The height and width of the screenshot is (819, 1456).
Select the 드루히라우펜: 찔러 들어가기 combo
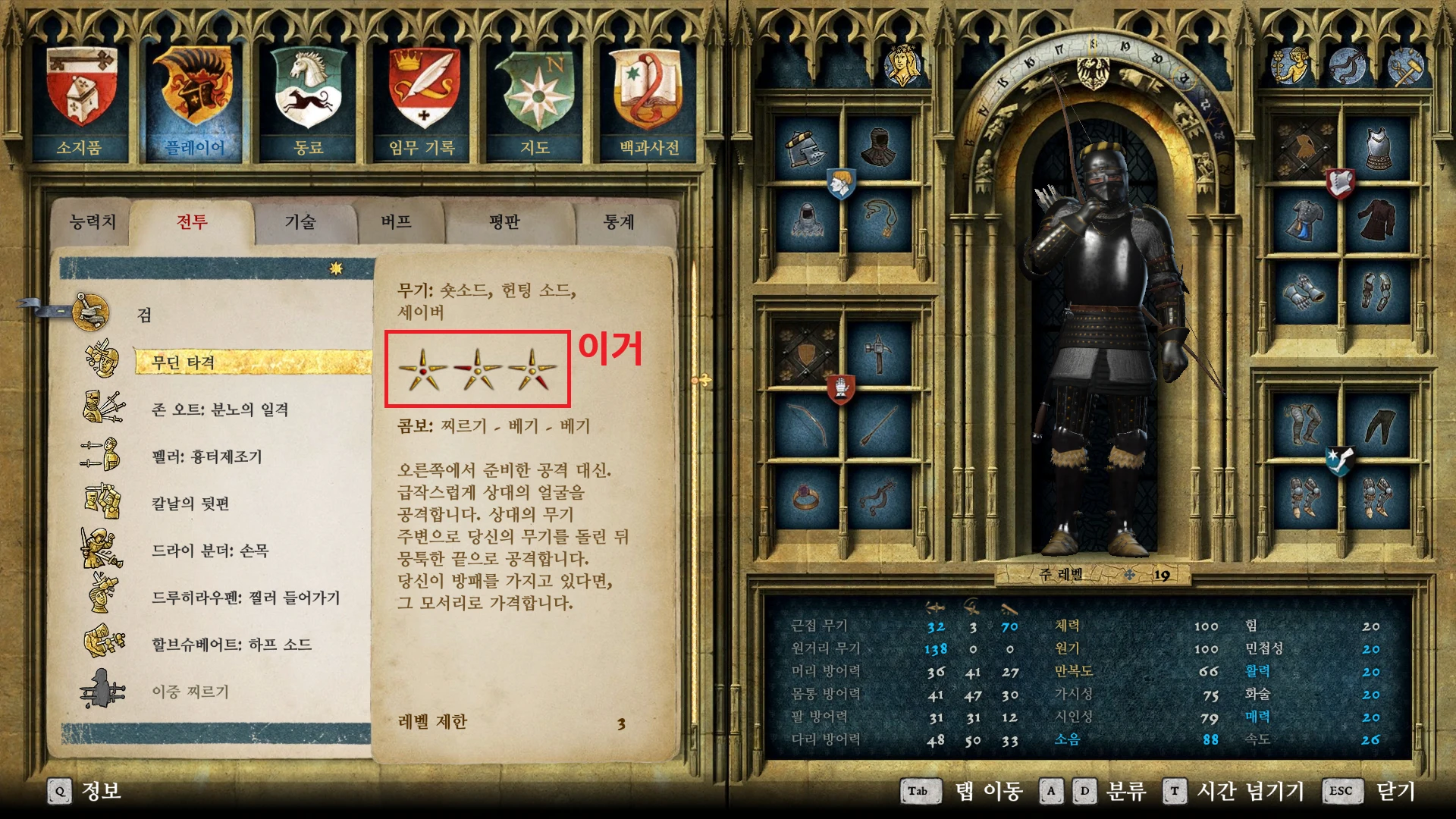(x=245, y=598)
